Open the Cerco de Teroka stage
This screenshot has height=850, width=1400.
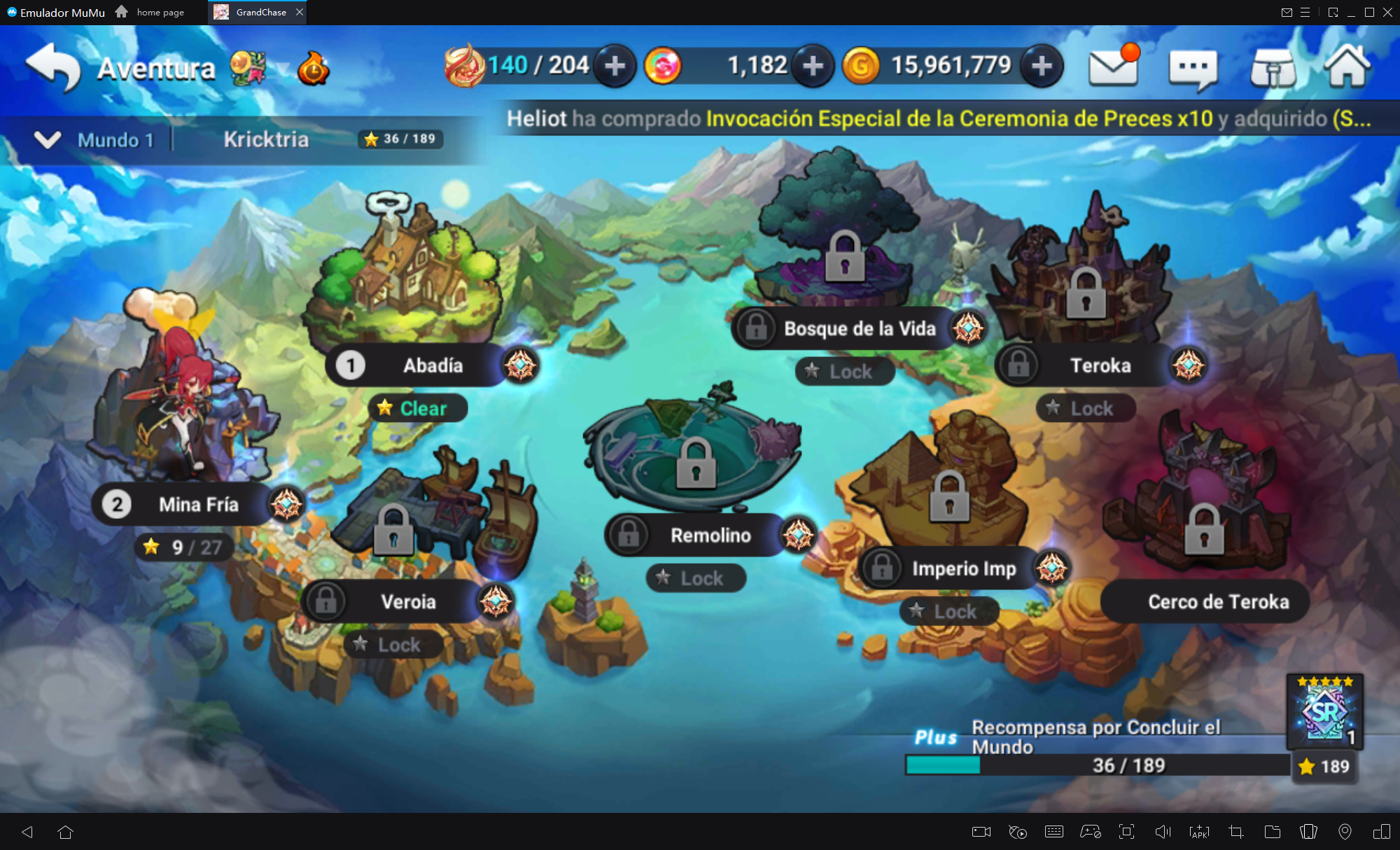click(1218, 601)
